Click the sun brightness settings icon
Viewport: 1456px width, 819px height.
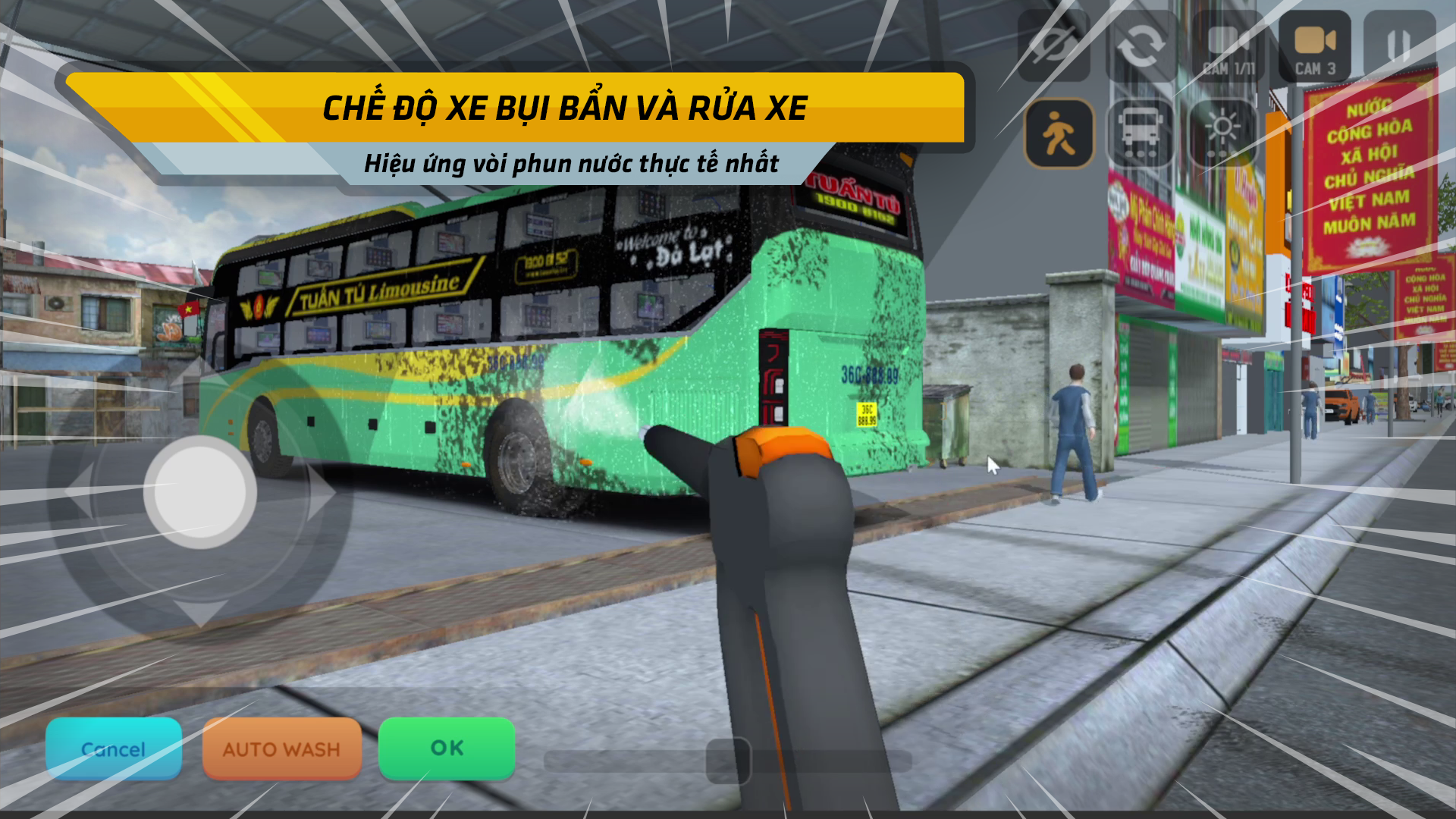tap(1221, 133)
